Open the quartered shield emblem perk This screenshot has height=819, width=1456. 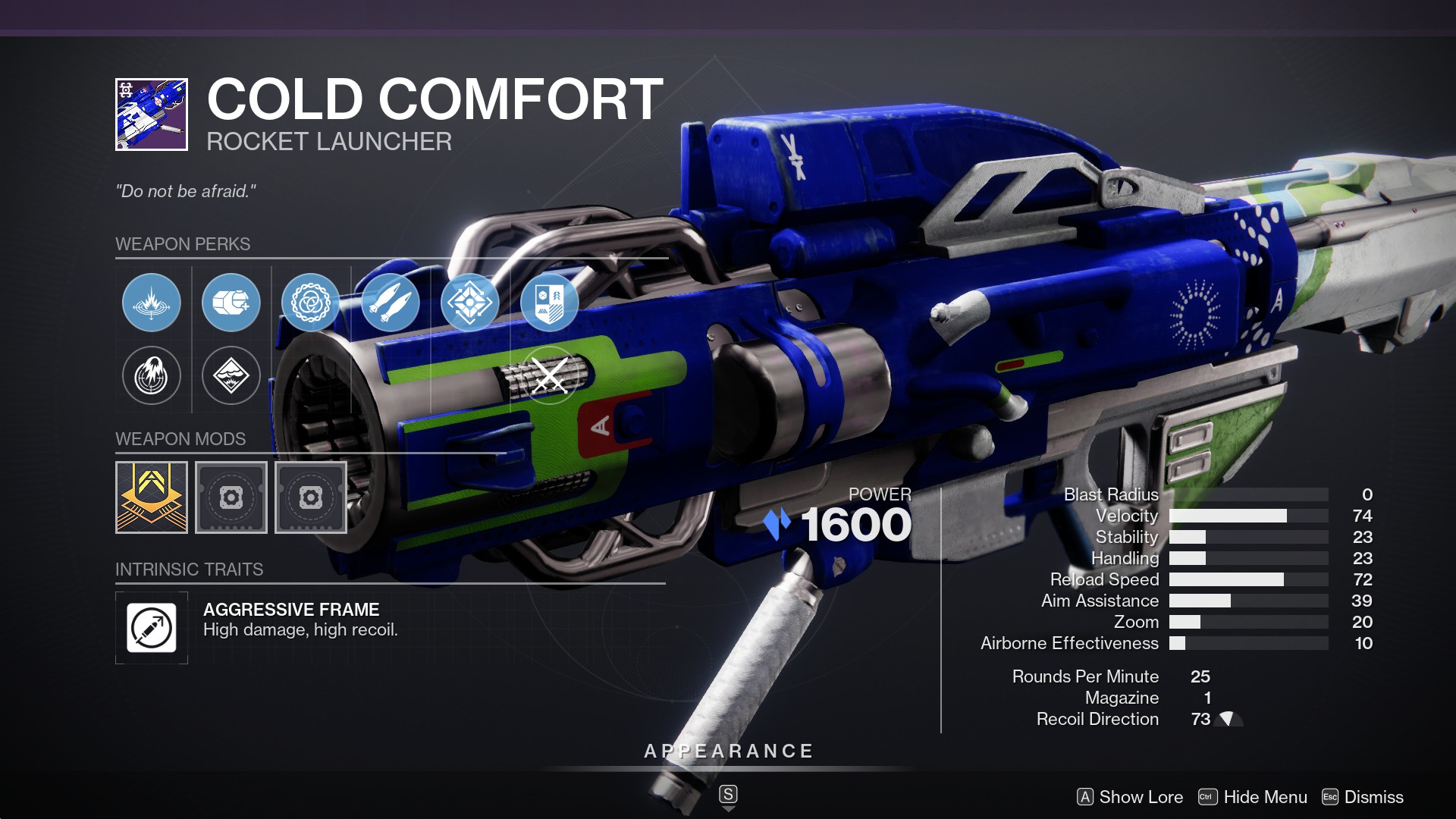click(x=550, y=303)
